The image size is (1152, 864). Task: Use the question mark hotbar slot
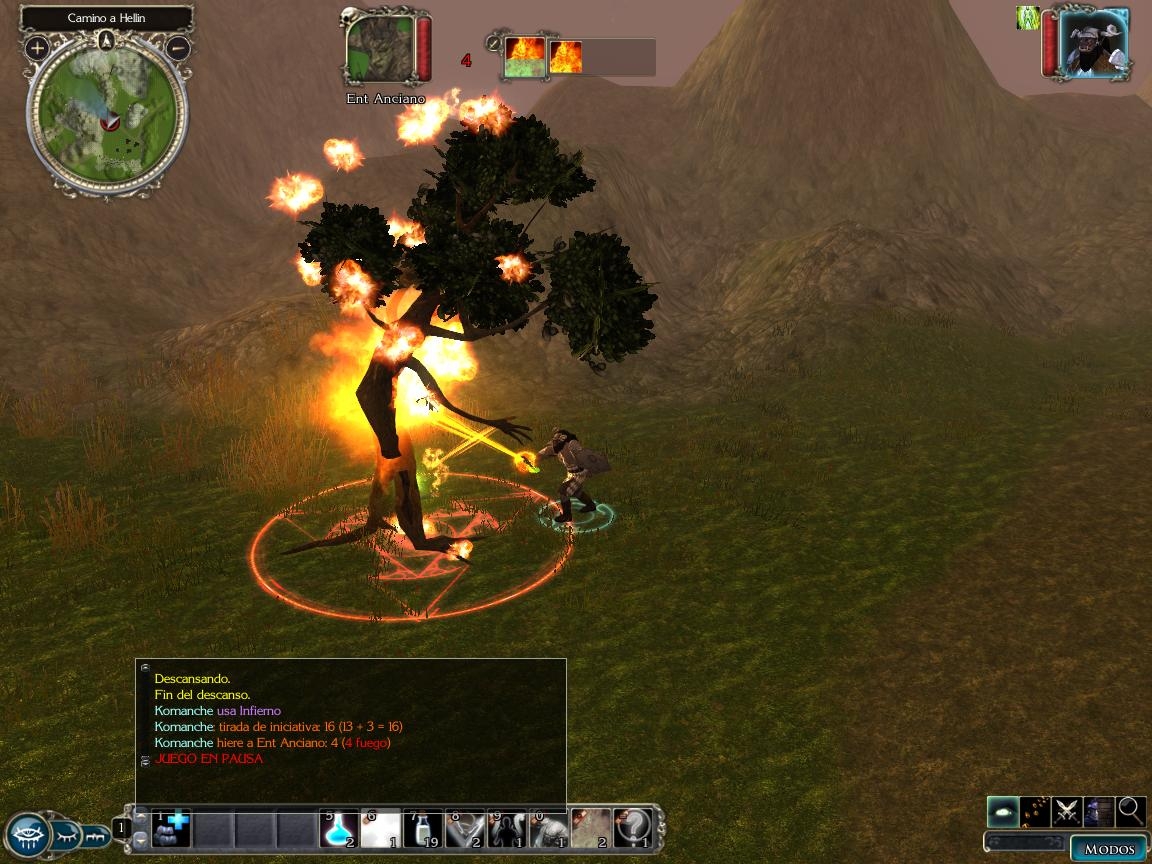pyautogui.click(x=633, y=828)
